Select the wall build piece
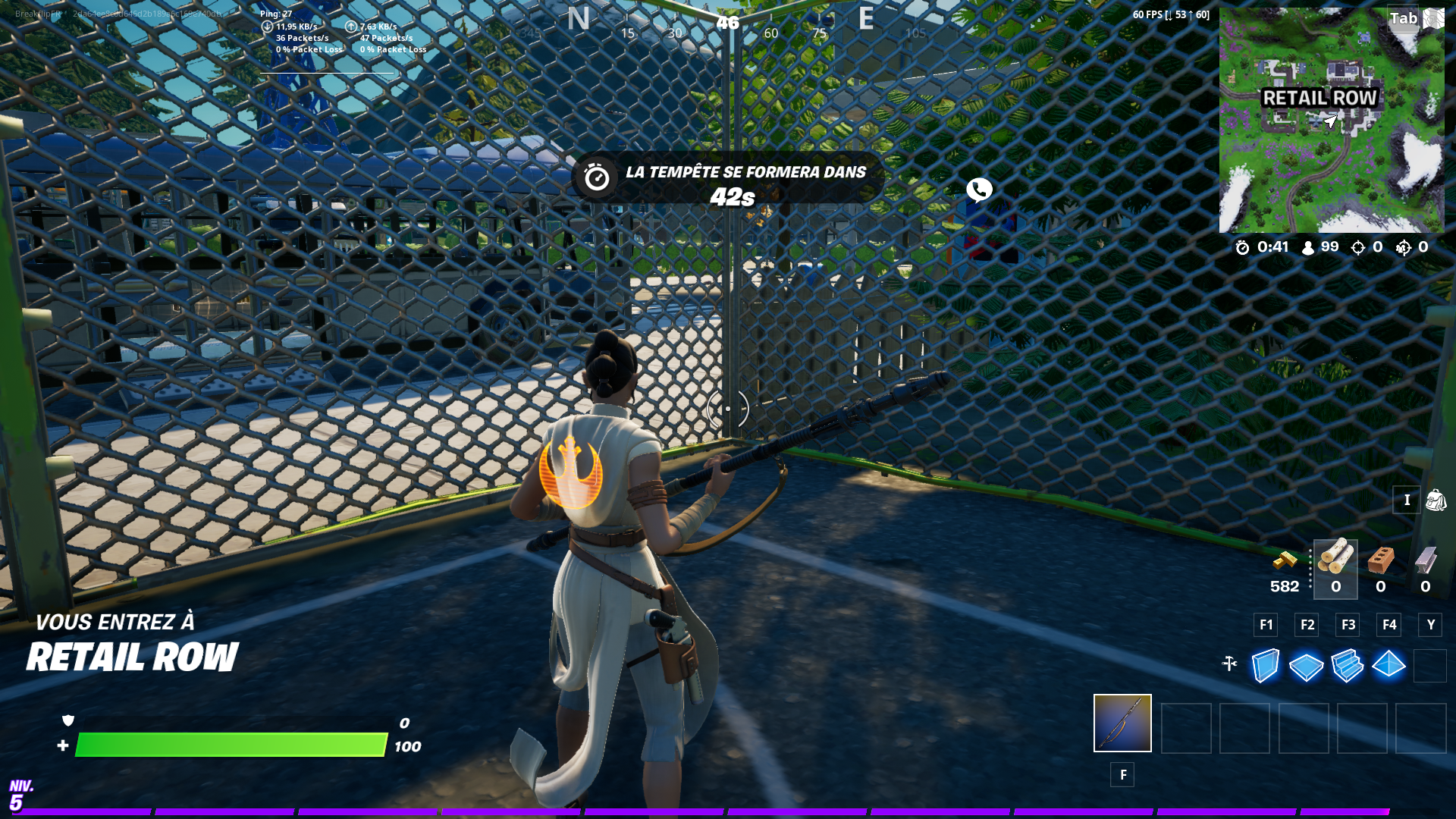 [x=1264, y=665]
